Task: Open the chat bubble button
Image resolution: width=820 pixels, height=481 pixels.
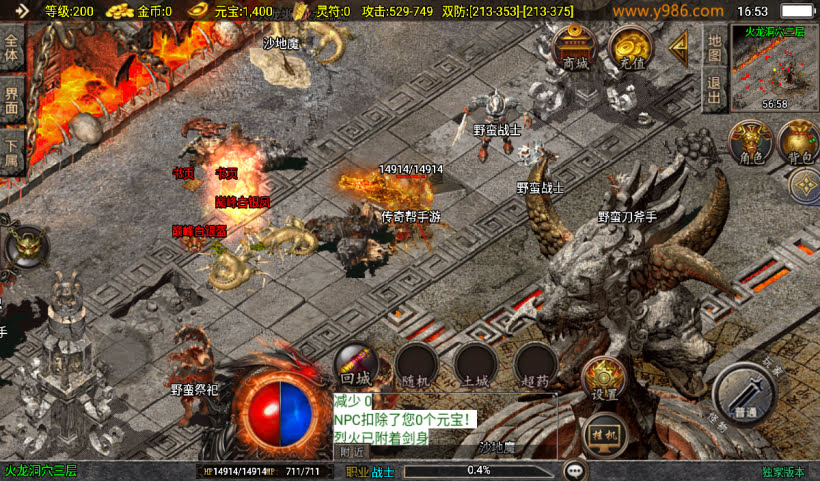Action: pos(574,470)
